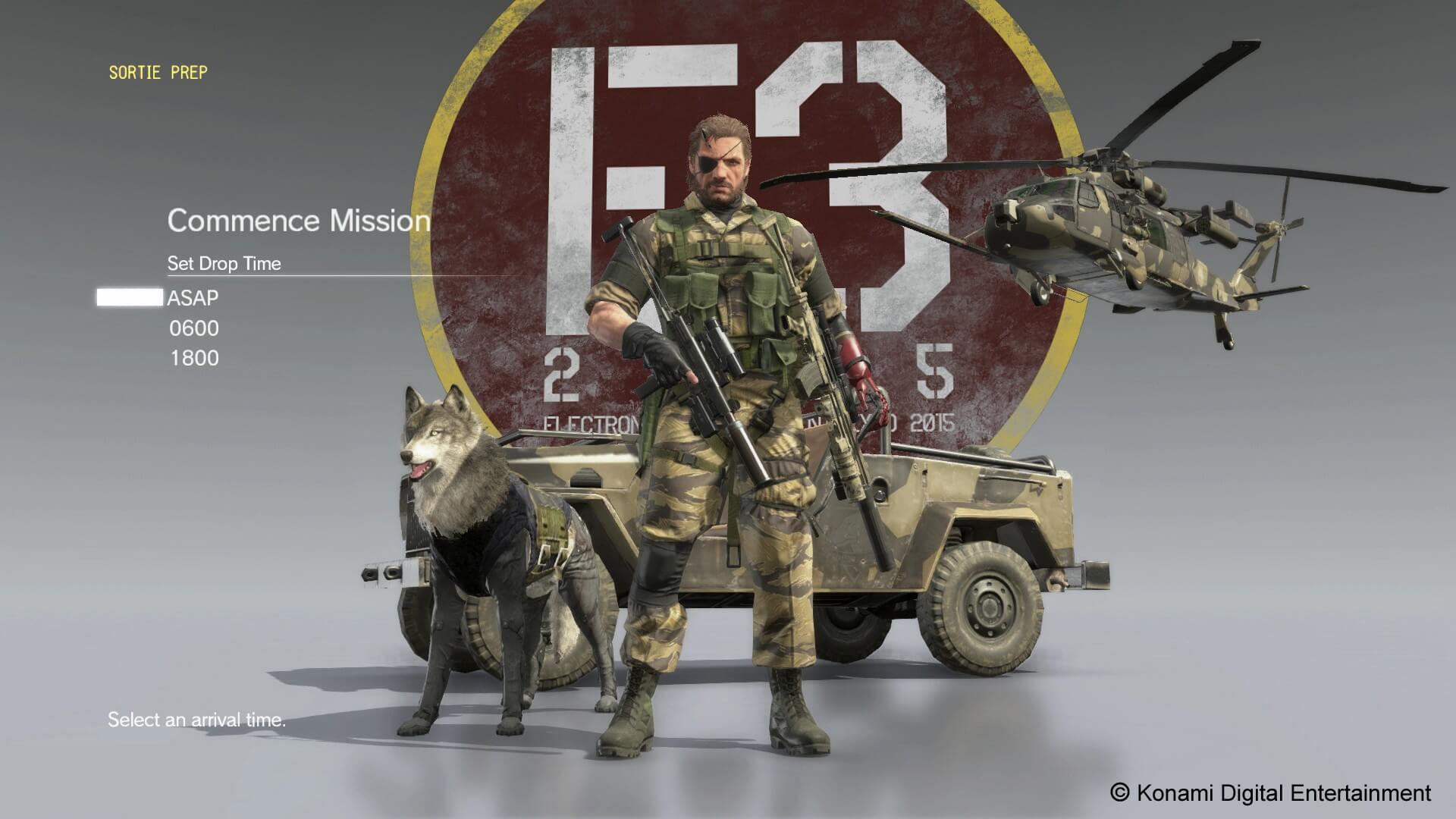Select the ASAP drop time option

tap(193, 298)
